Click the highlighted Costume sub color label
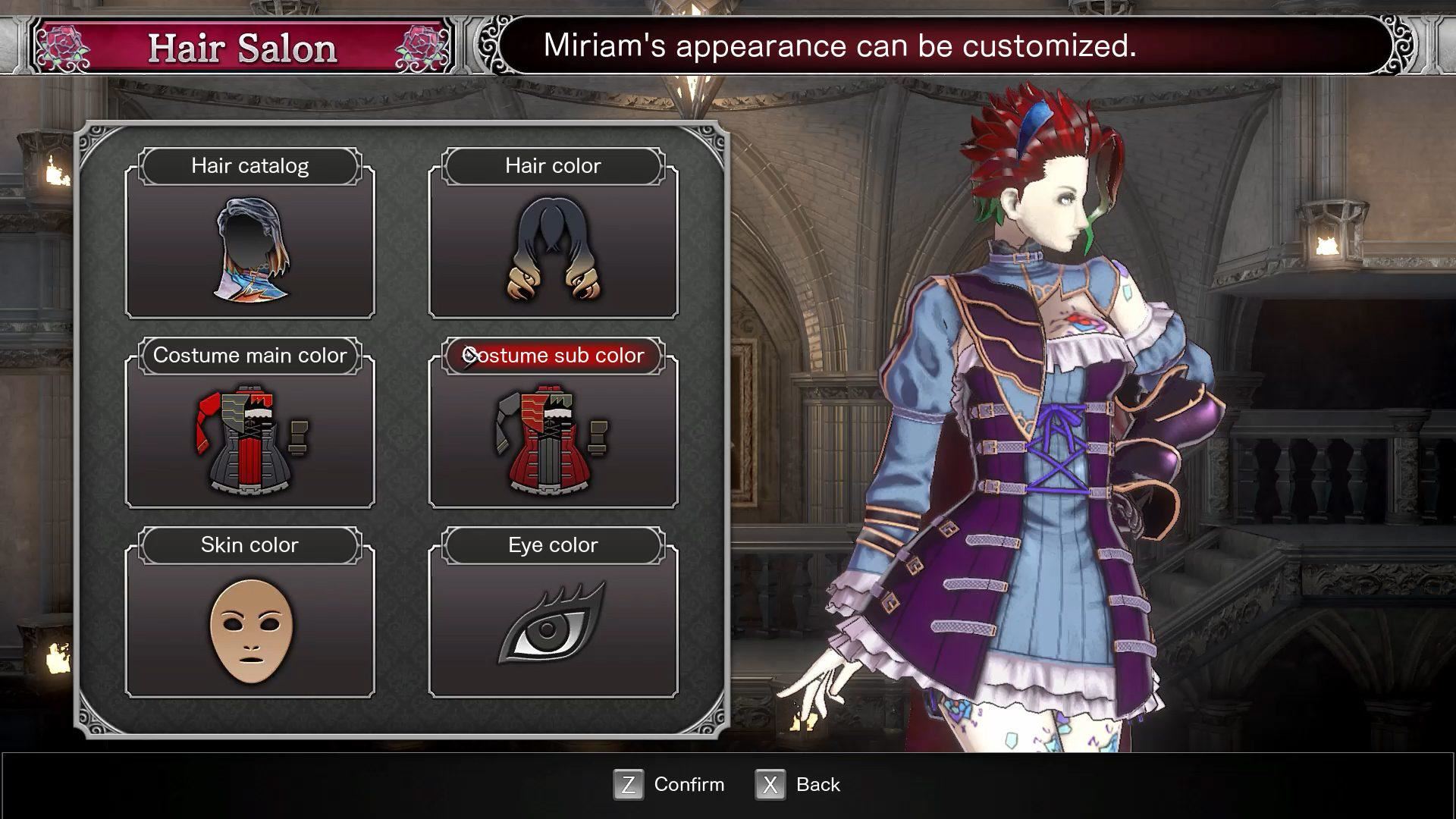 point(554,355)
